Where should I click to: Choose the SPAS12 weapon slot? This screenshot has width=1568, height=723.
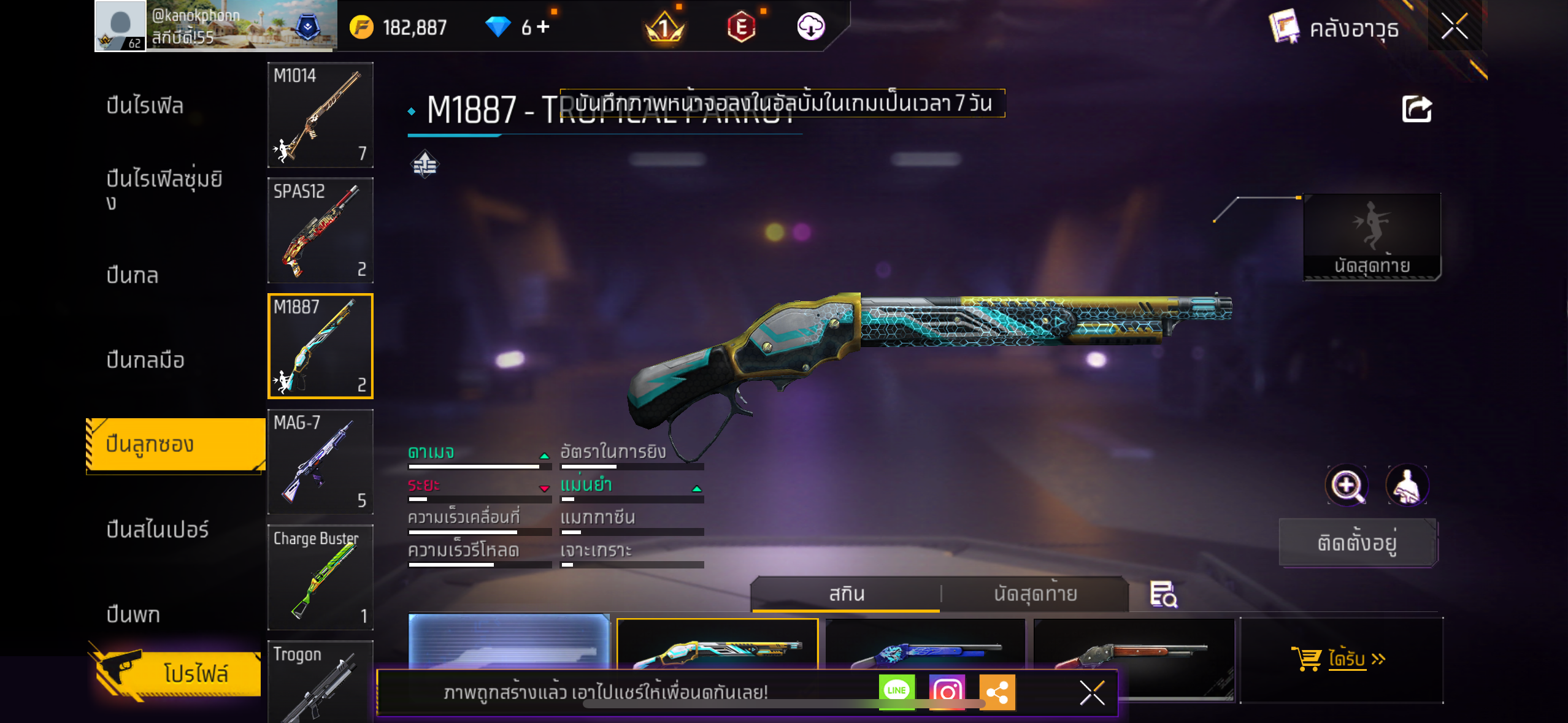pos(320,230)
